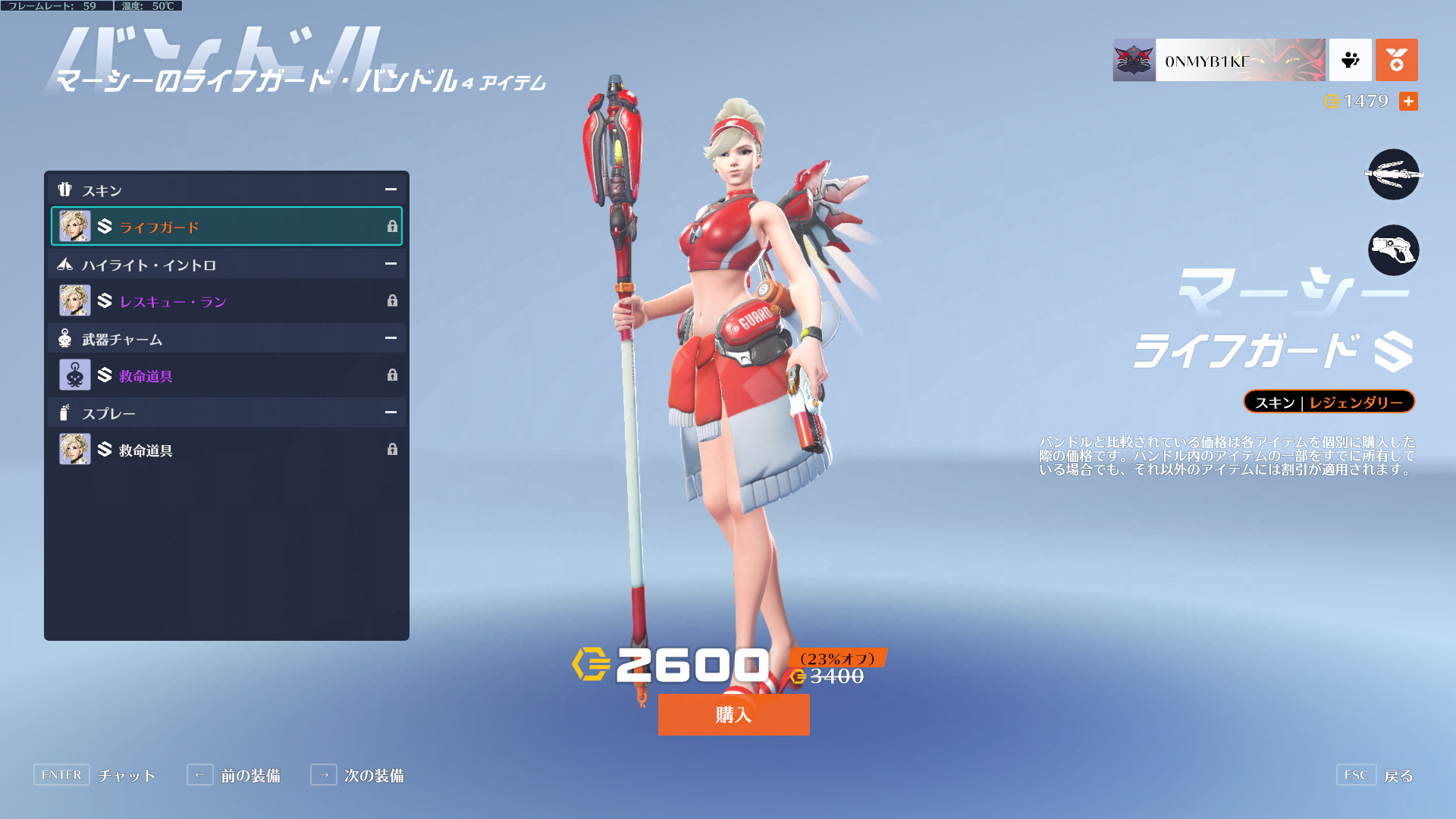Open the social friends icon

[1350, 60]
